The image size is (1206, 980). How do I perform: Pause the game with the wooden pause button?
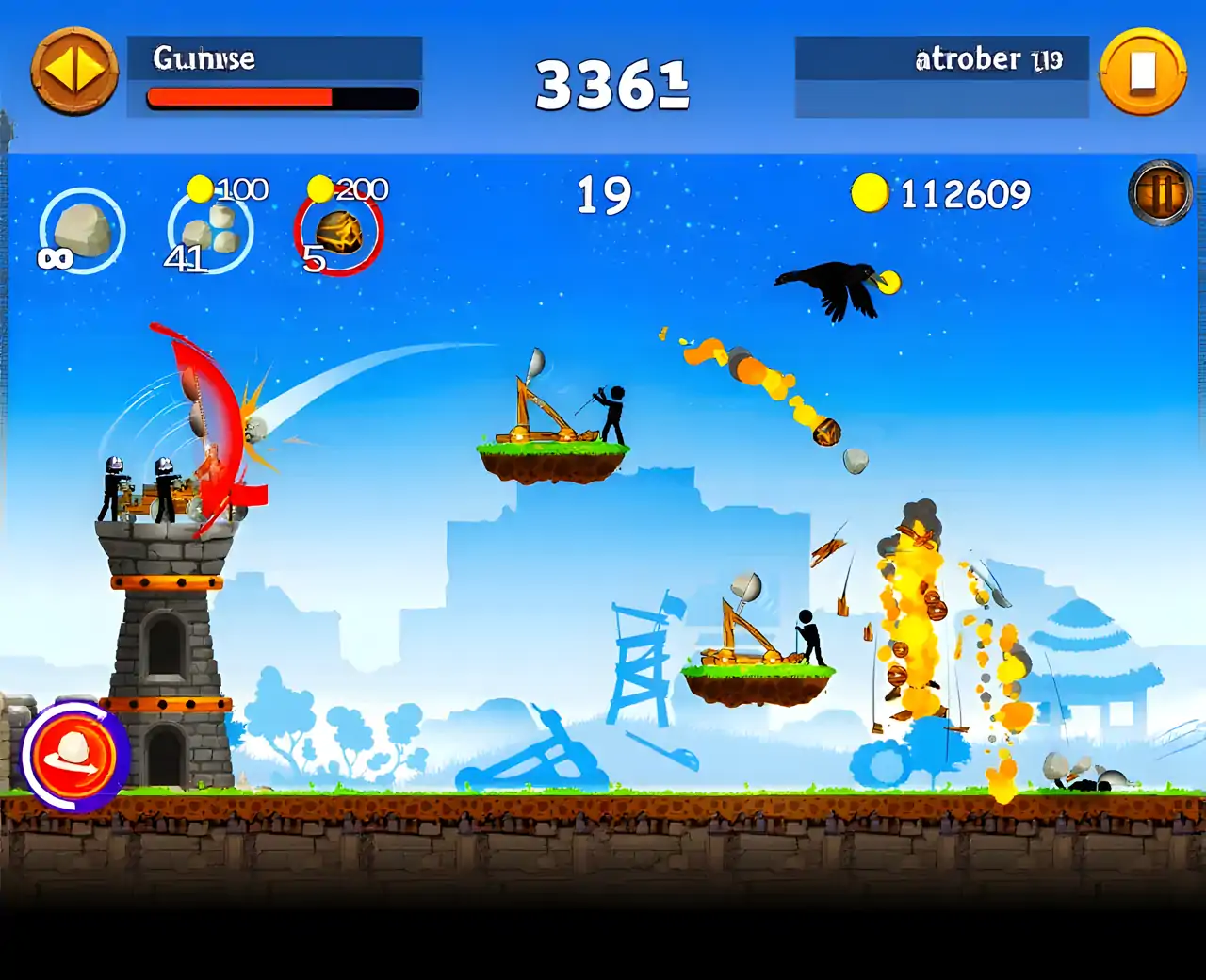tap(1160, 193)
